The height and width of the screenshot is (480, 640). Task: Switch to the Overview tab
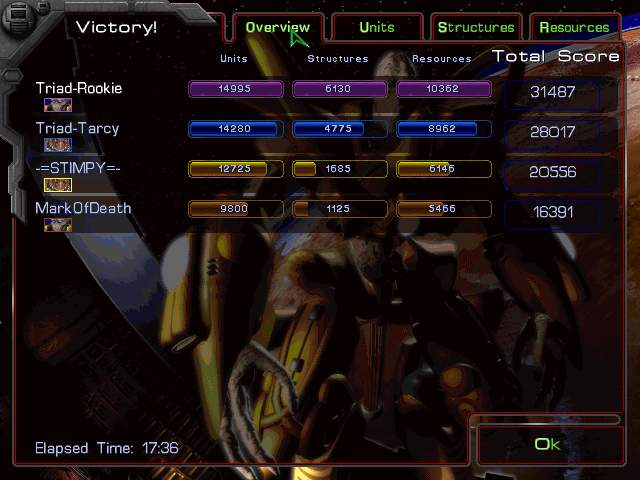coord(277,28)
